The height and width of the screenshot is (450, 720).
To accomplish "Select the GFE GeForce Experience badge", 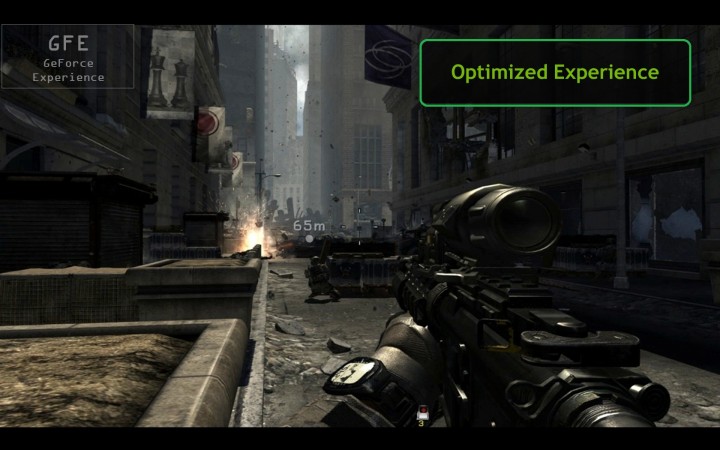I will tap(67, 57).
